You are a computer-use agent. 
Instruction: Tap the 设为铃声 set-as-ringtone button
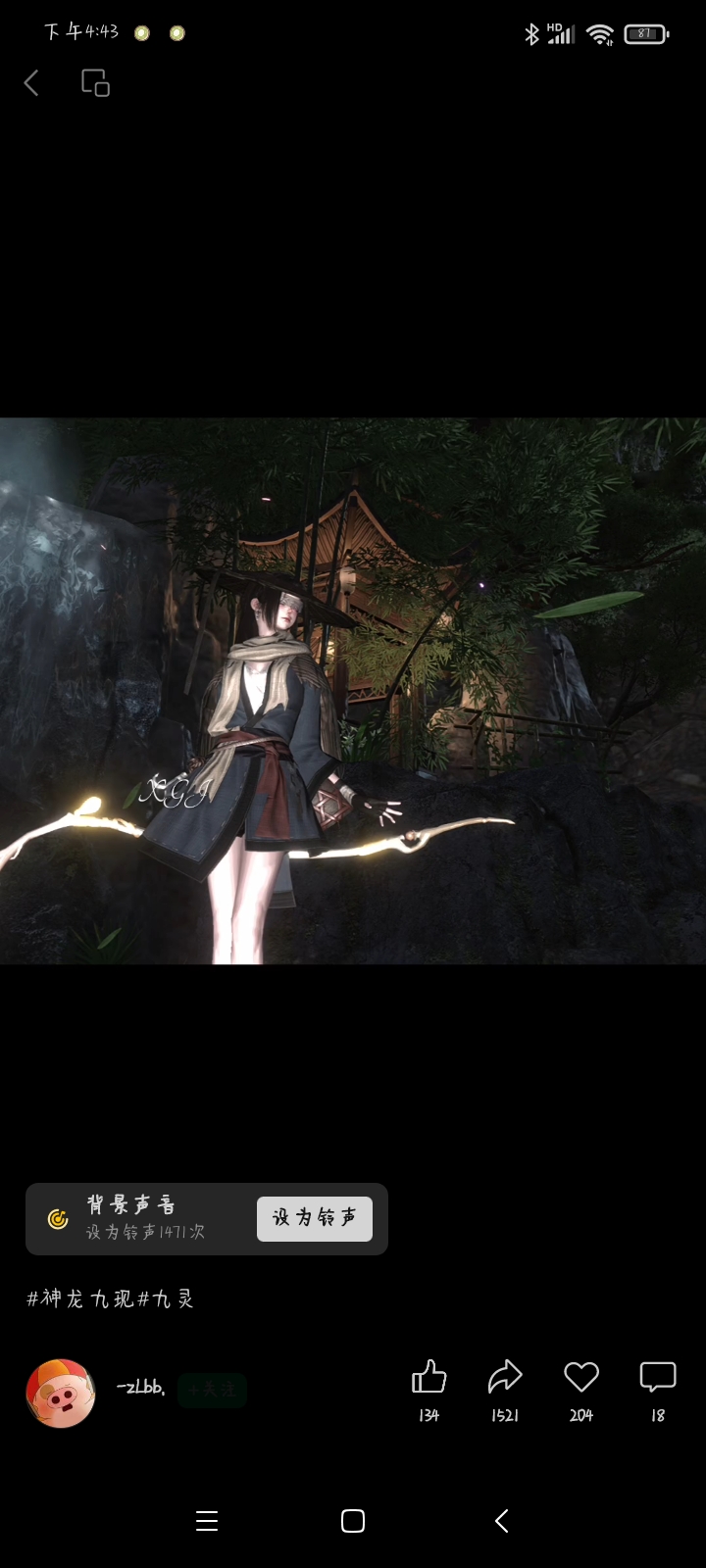314,1218
